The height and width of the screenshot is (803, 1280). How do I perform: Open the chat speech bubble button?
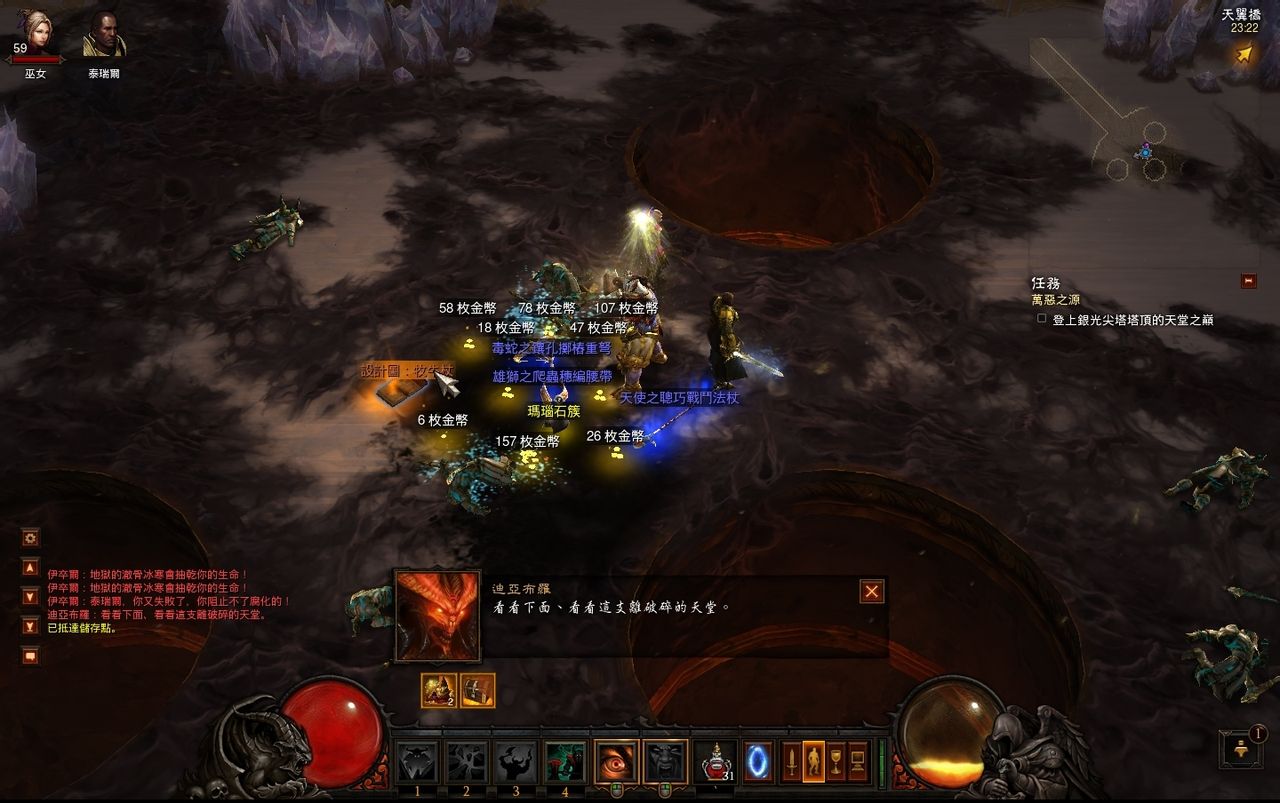coord(30,656)
